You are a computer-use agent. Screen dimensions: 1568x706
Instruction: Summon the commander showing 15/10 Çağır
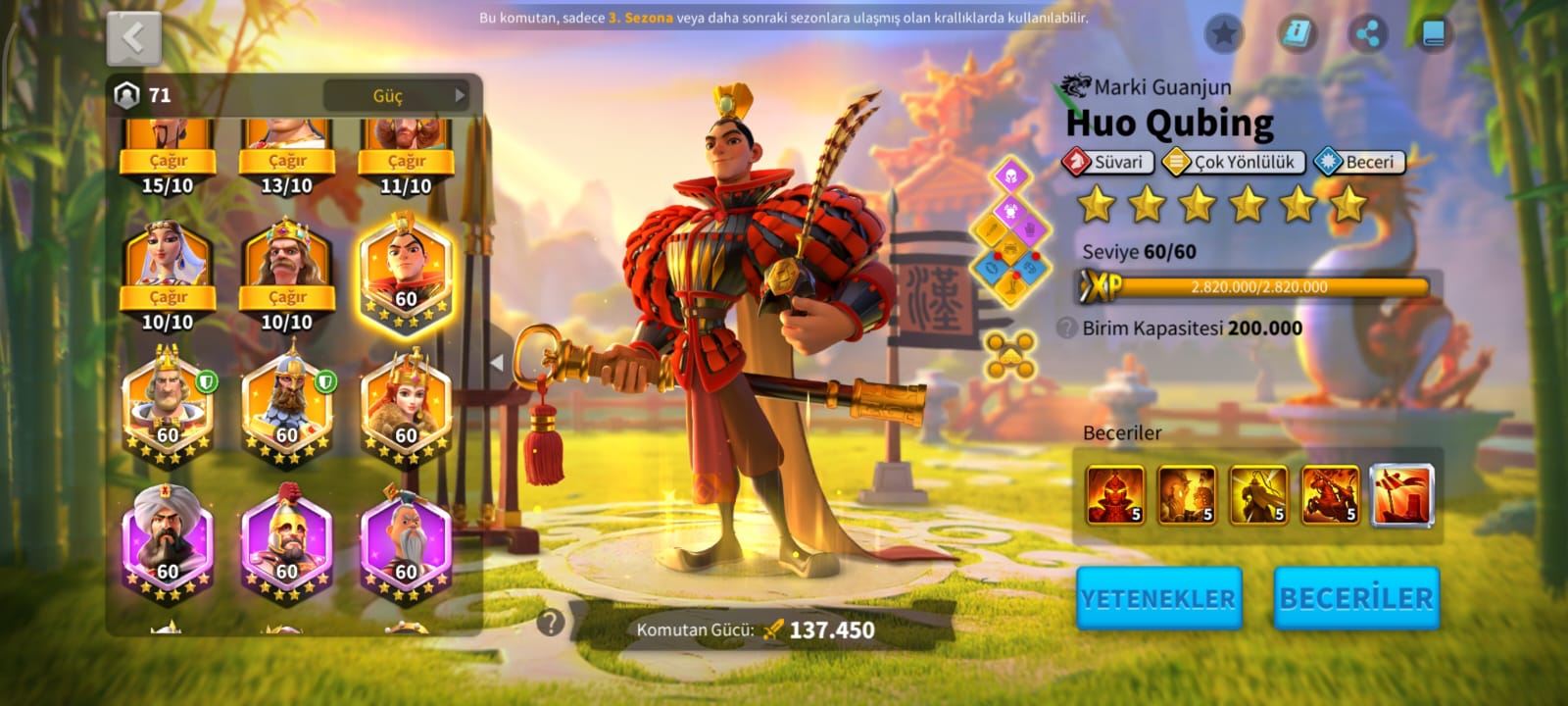(168, 160)
